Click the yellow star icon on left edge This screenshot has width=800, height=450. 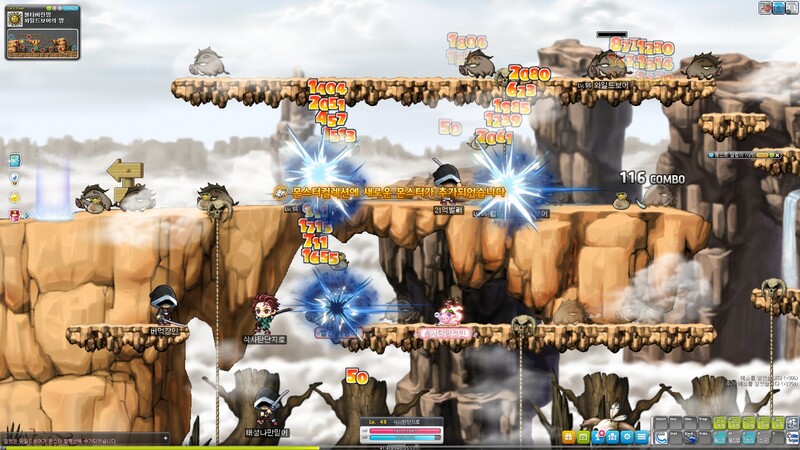15,197
